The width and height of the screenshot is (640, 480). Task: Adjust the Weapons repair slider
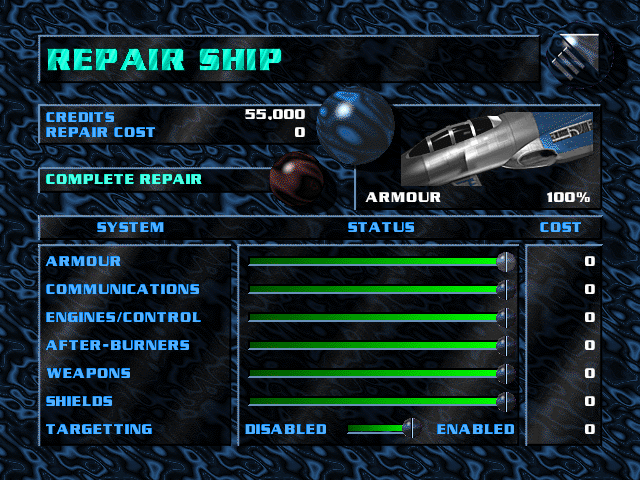505,374
